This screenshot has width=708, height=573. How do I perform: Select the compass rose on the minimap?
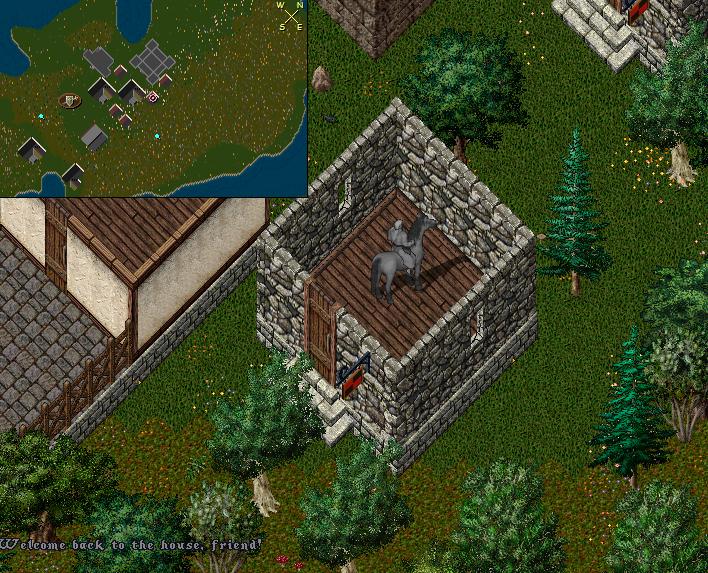click(x=291, y=16)
